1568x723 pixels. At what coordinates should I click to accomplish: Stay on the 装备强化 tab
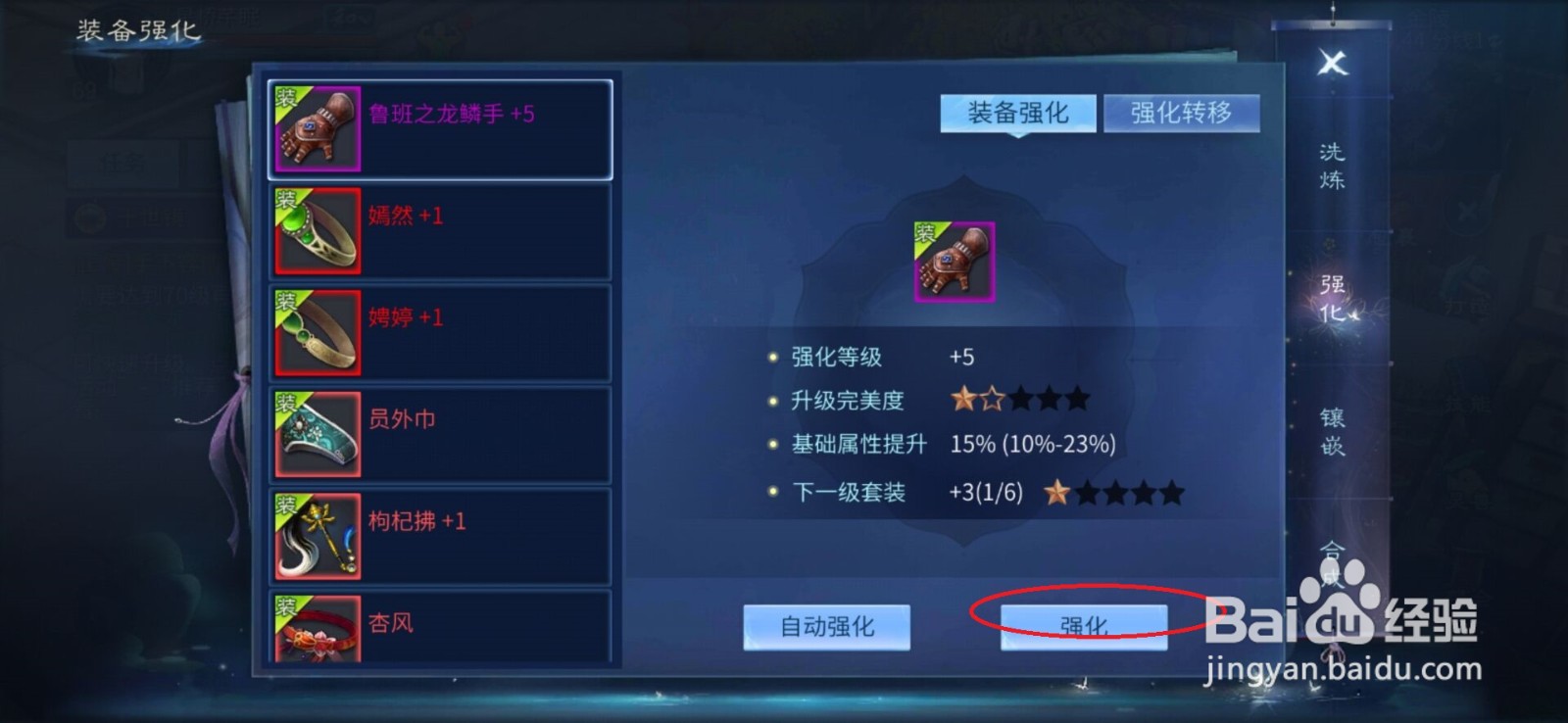tap(1017, 113)
